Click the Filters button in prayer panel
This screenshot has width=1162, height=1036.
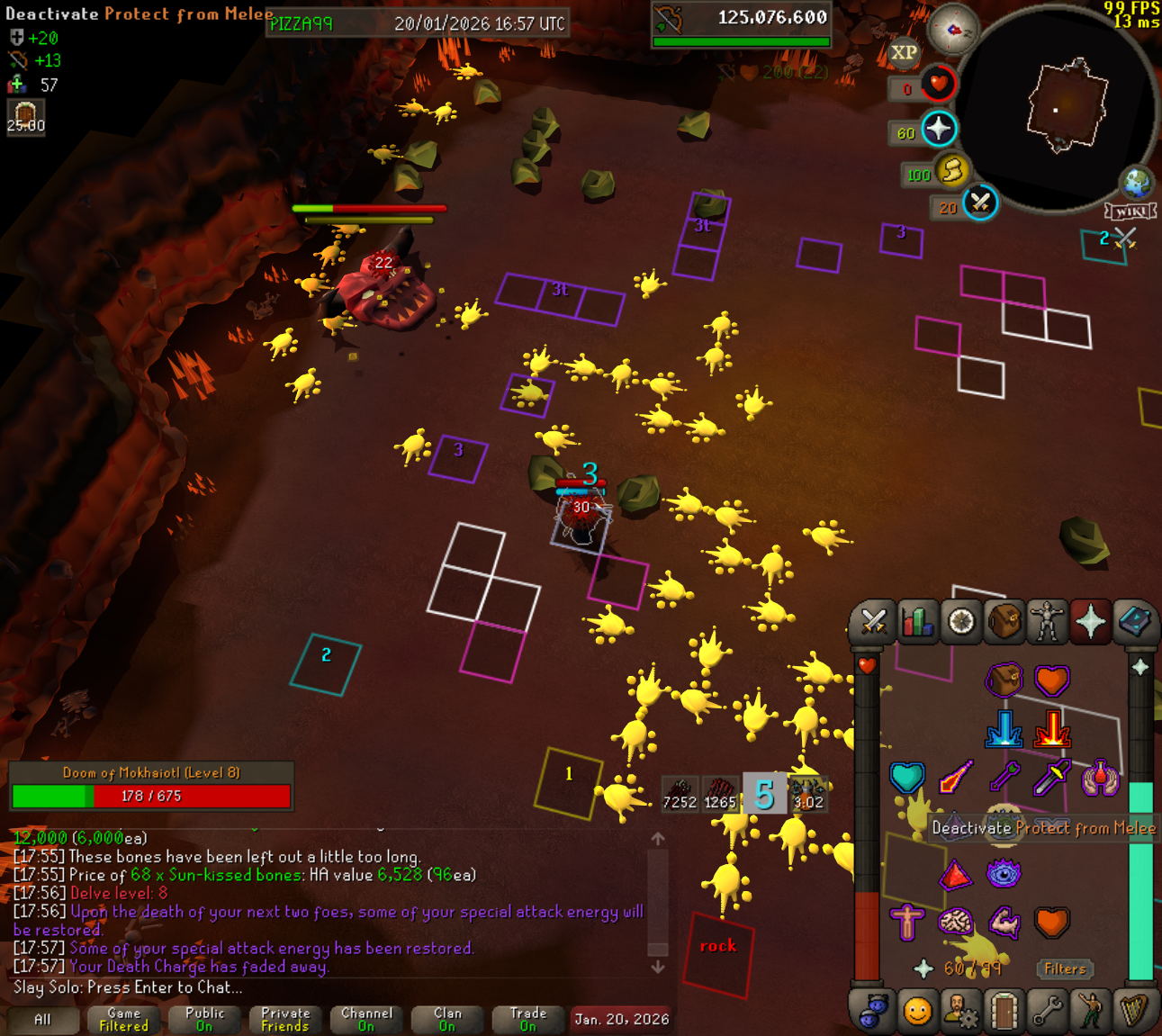pyautogui.click(x=1065, y=968)
